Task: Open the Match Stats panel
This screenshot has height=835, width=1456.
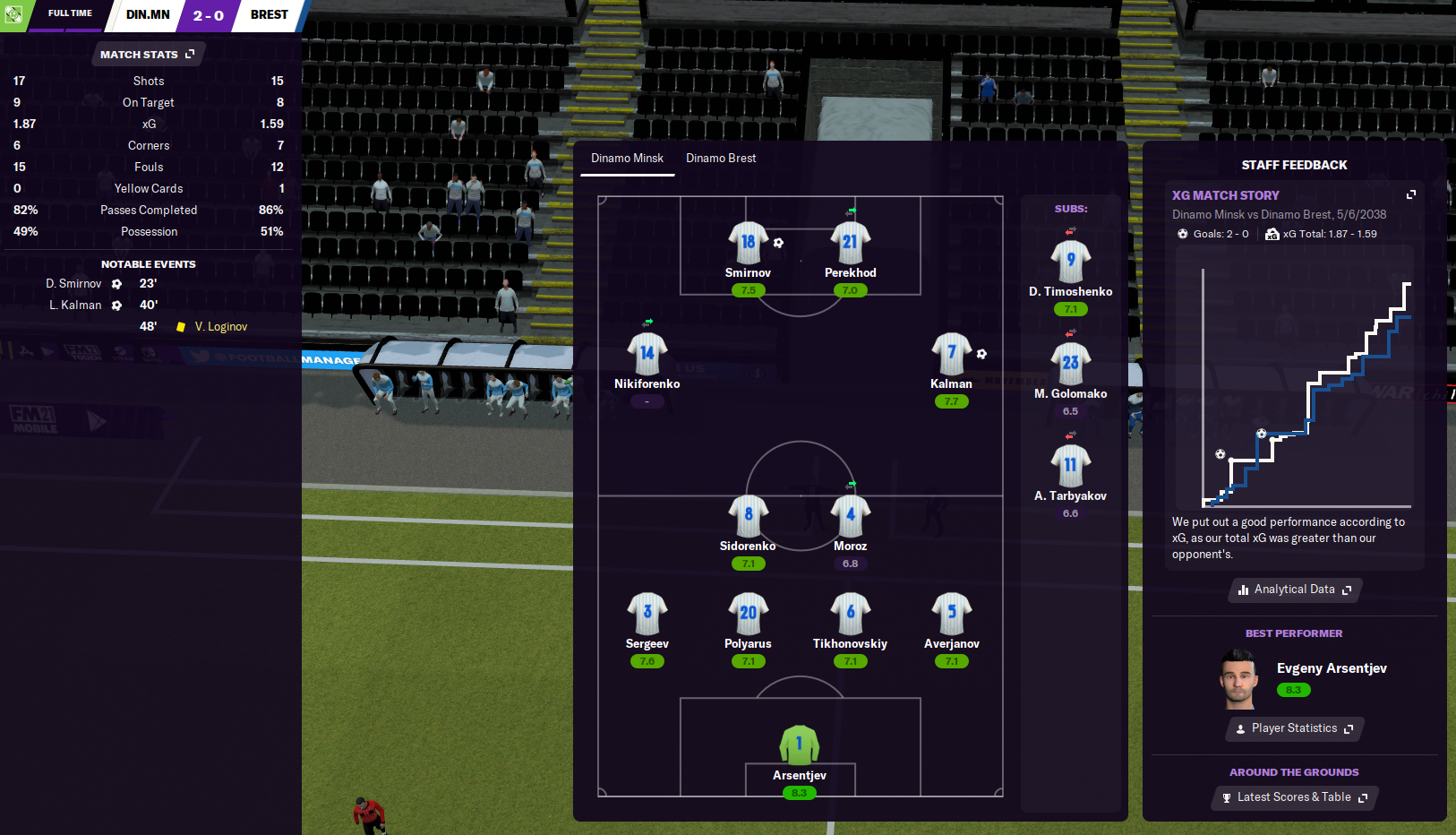Action: point(148,55)
